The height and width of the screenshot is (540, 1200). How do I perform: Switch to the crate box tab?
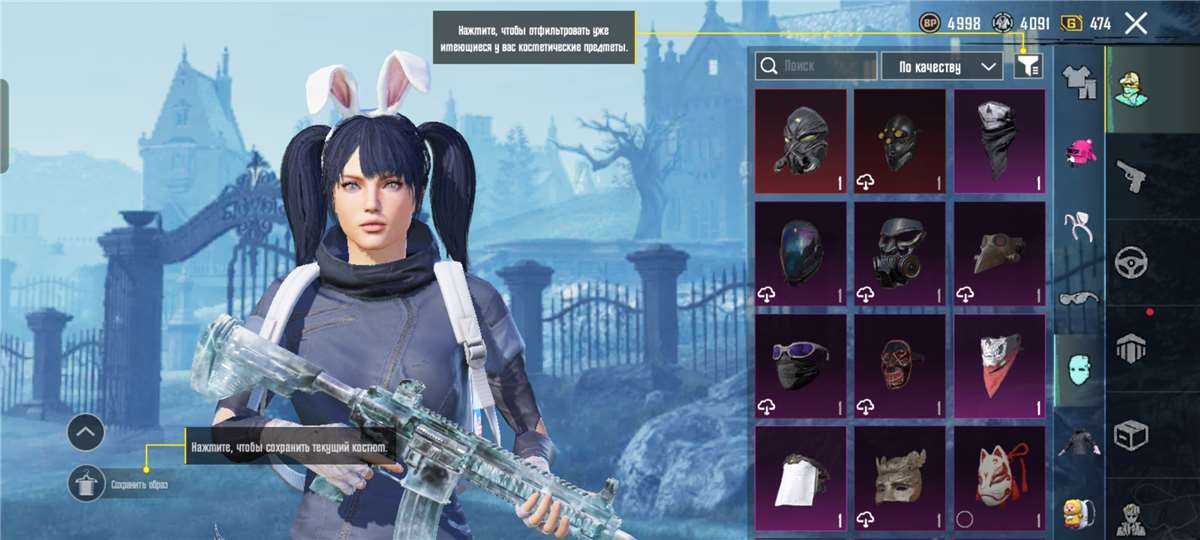point(1131,435)
